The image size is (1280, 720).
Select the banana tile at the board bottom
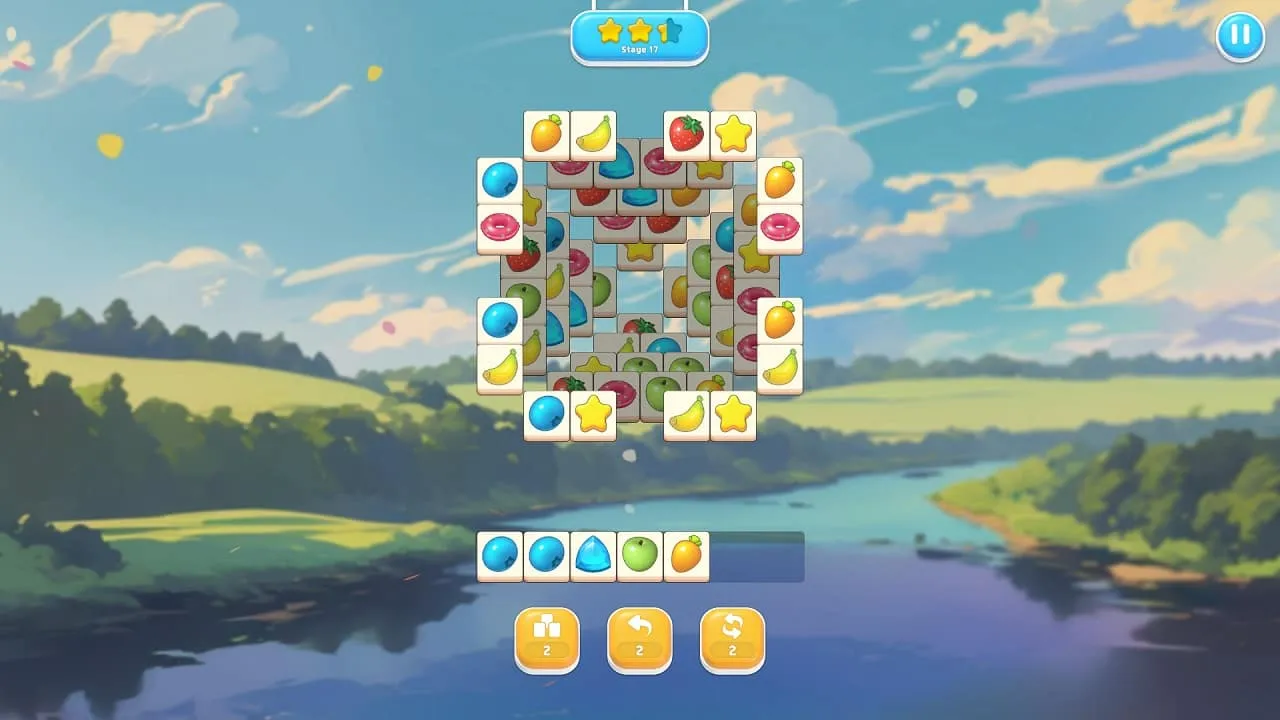tap(686, 417)
